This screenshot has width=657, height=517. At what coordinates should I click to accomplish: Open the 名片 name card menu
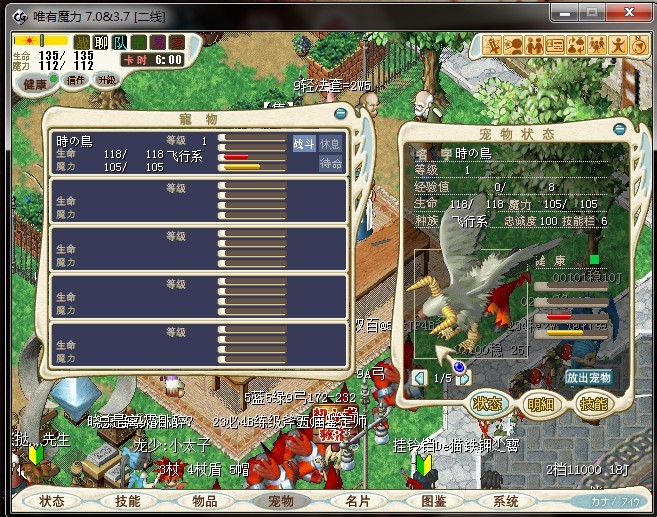coord(357,501)
